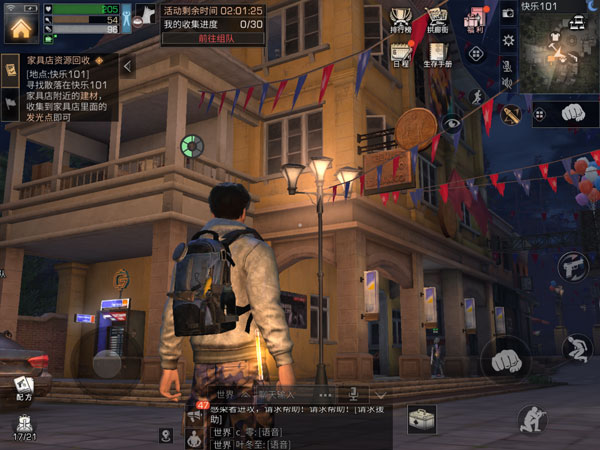Switch to the pistol weapon
Screen dimensions: 600x450
tap(572, 267)
